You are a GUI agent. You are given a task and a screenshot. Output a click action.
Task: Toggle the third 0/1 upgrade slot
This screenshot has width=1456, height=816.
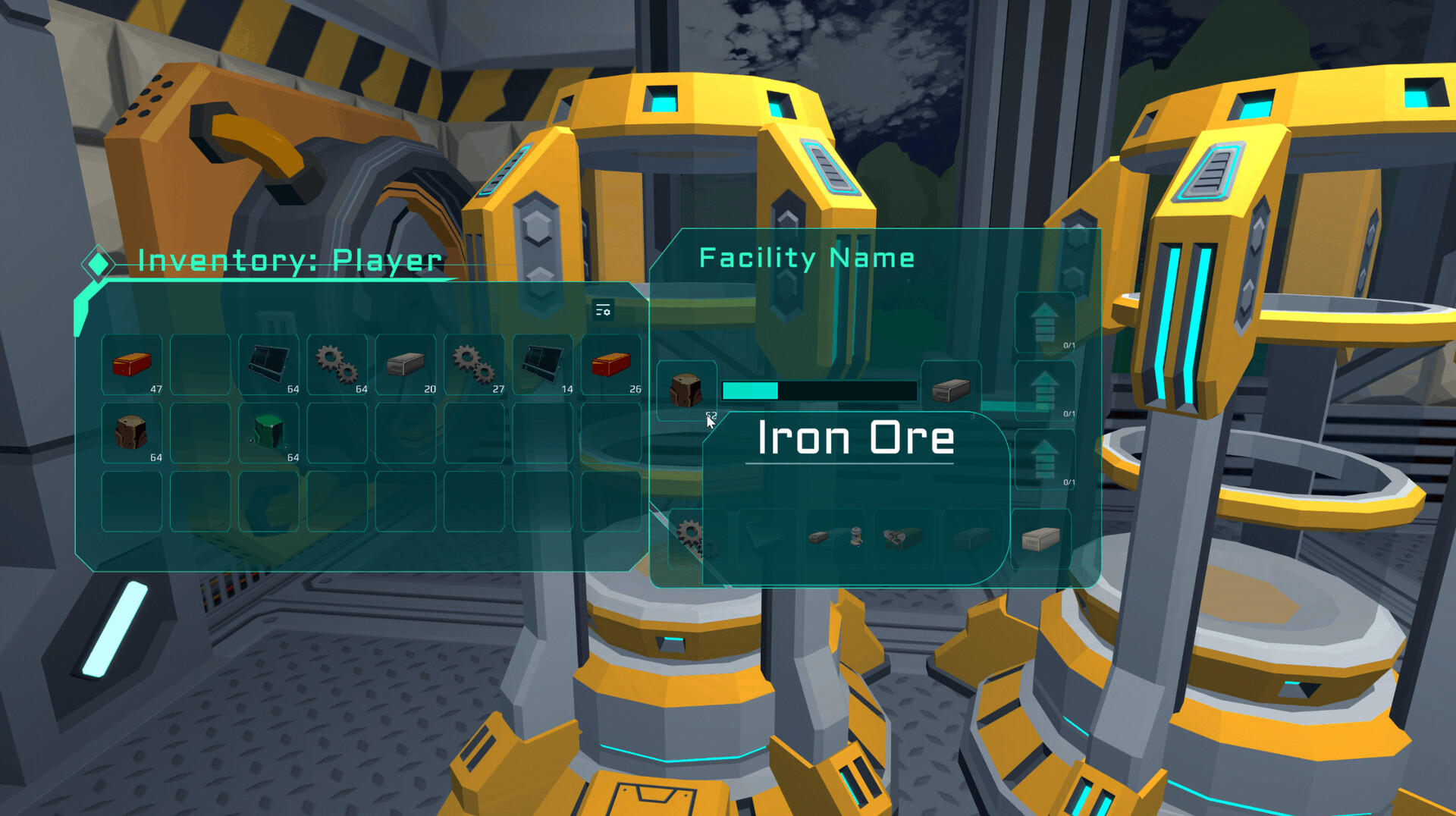1069,481
